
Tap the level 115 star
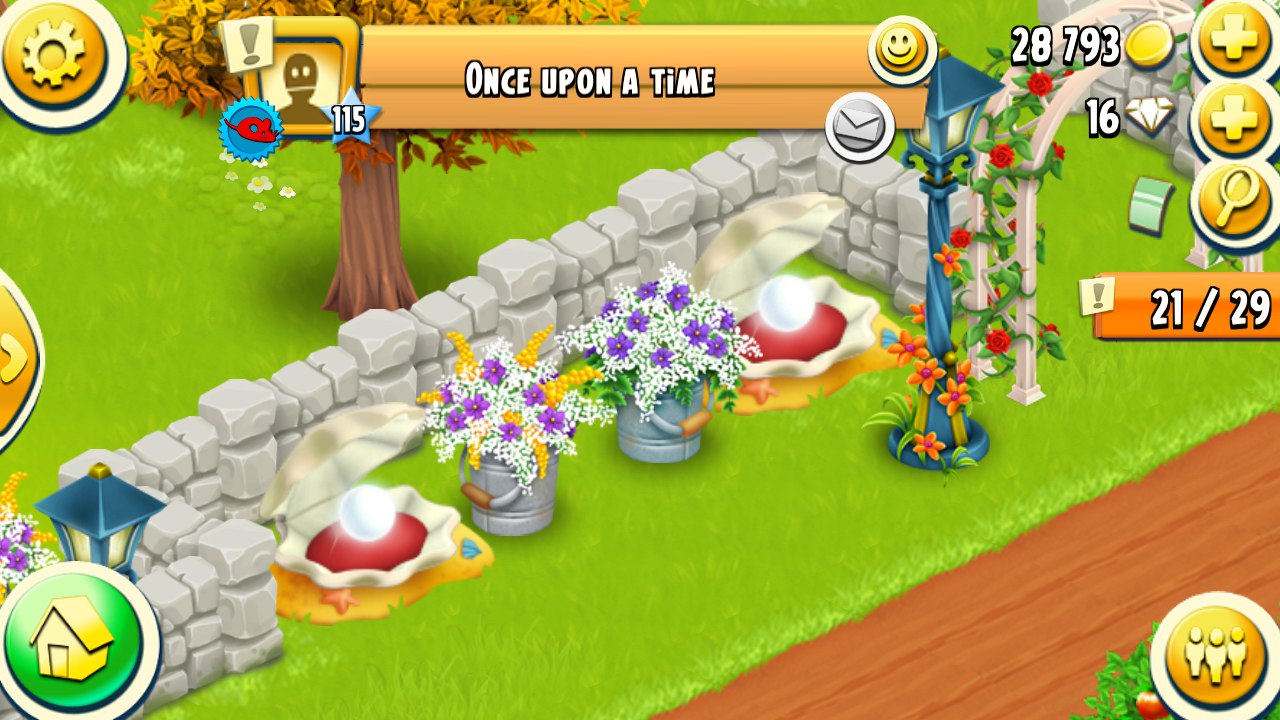pyautogui.click(x=349, y=121)
